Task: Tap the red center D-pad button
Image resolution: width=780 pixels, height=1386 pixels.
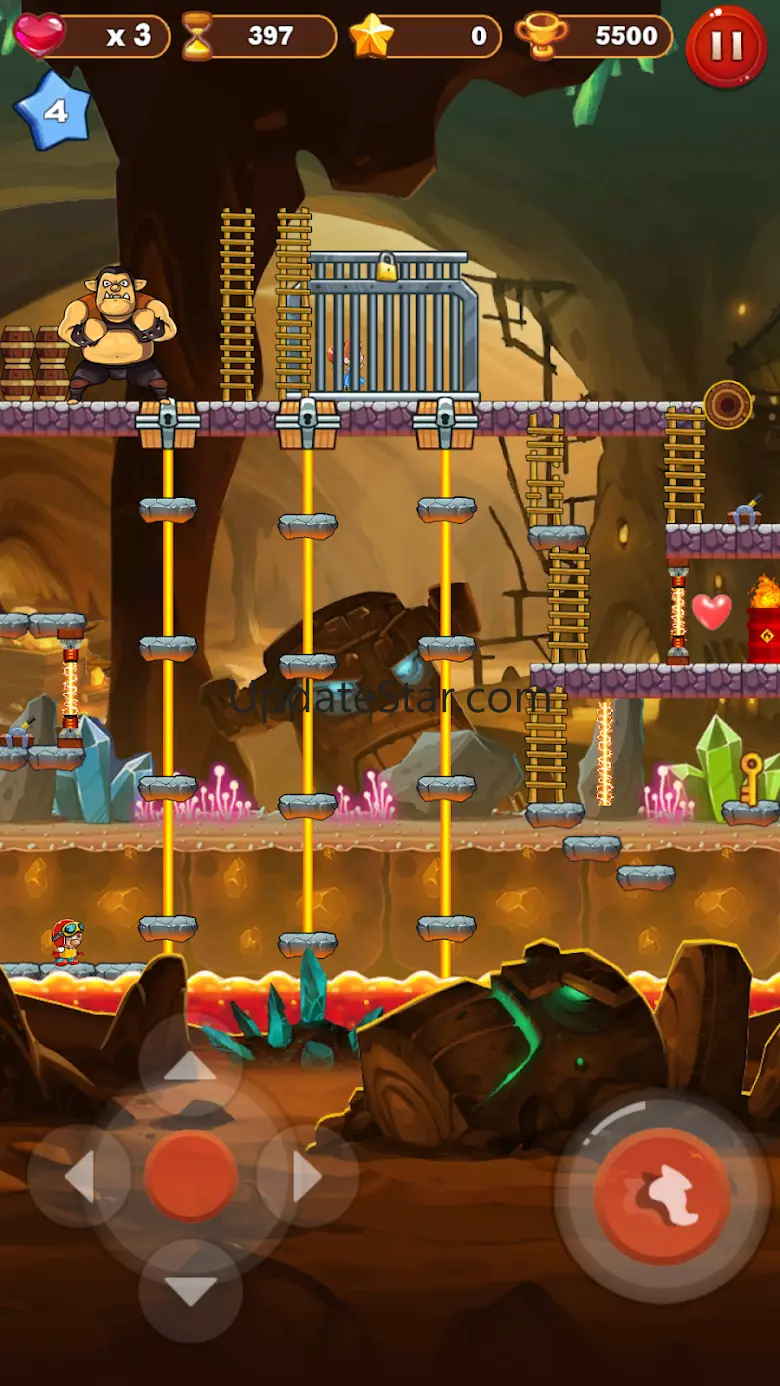Action: click(190, 1177)
